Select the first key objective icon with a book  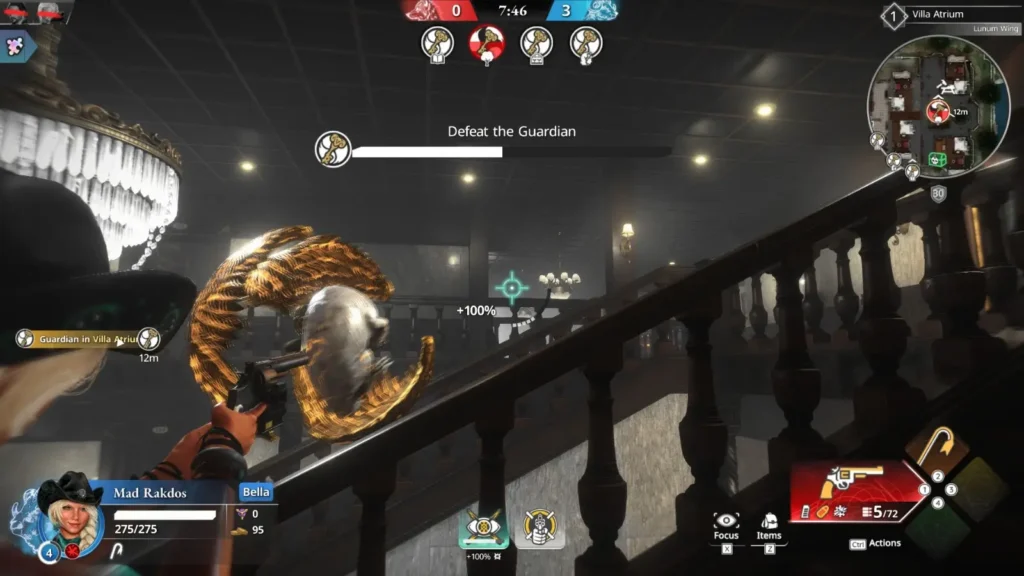coord(437,43)
